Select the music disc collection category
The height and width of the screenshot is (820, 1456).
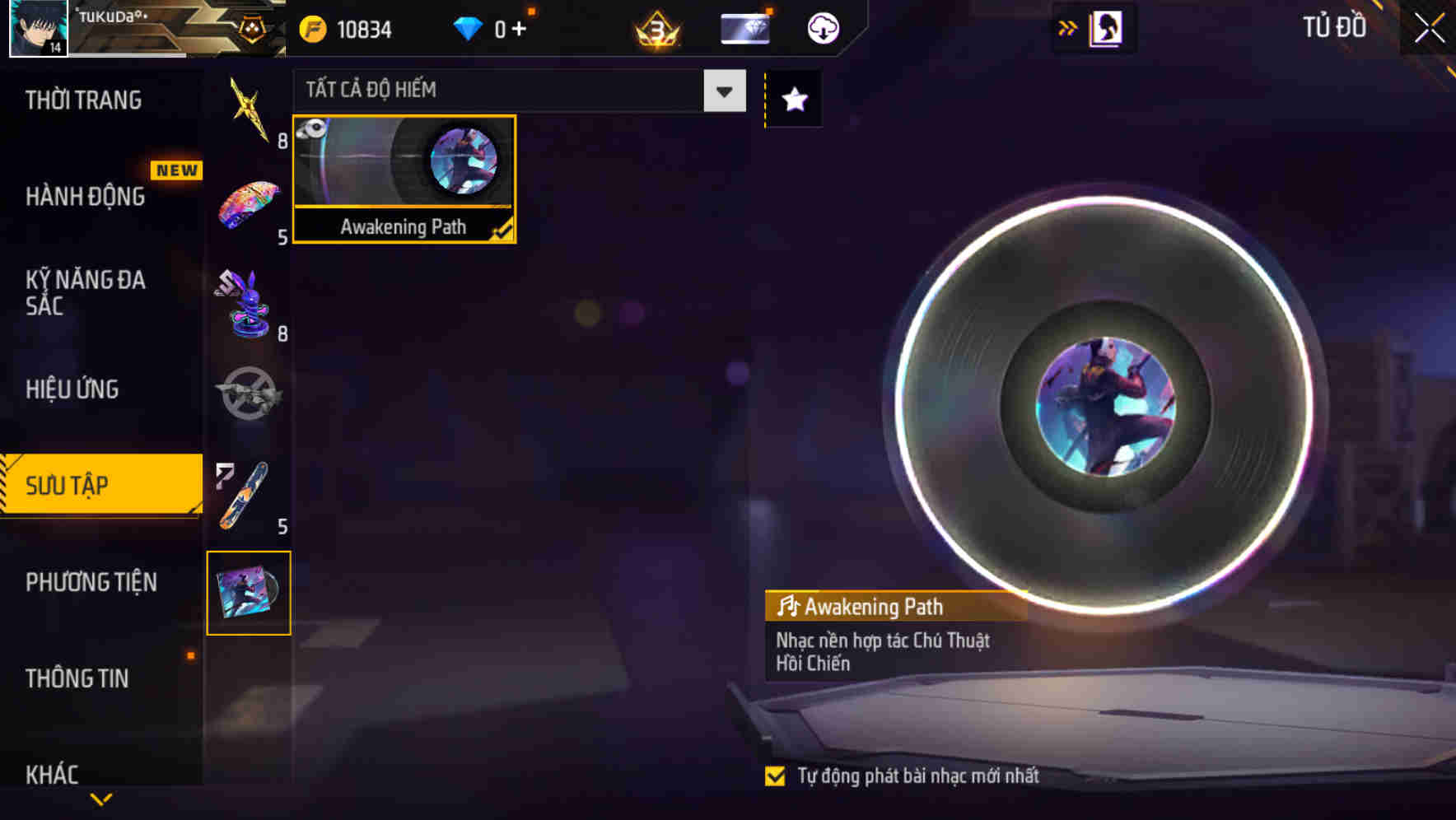point(248,593)
